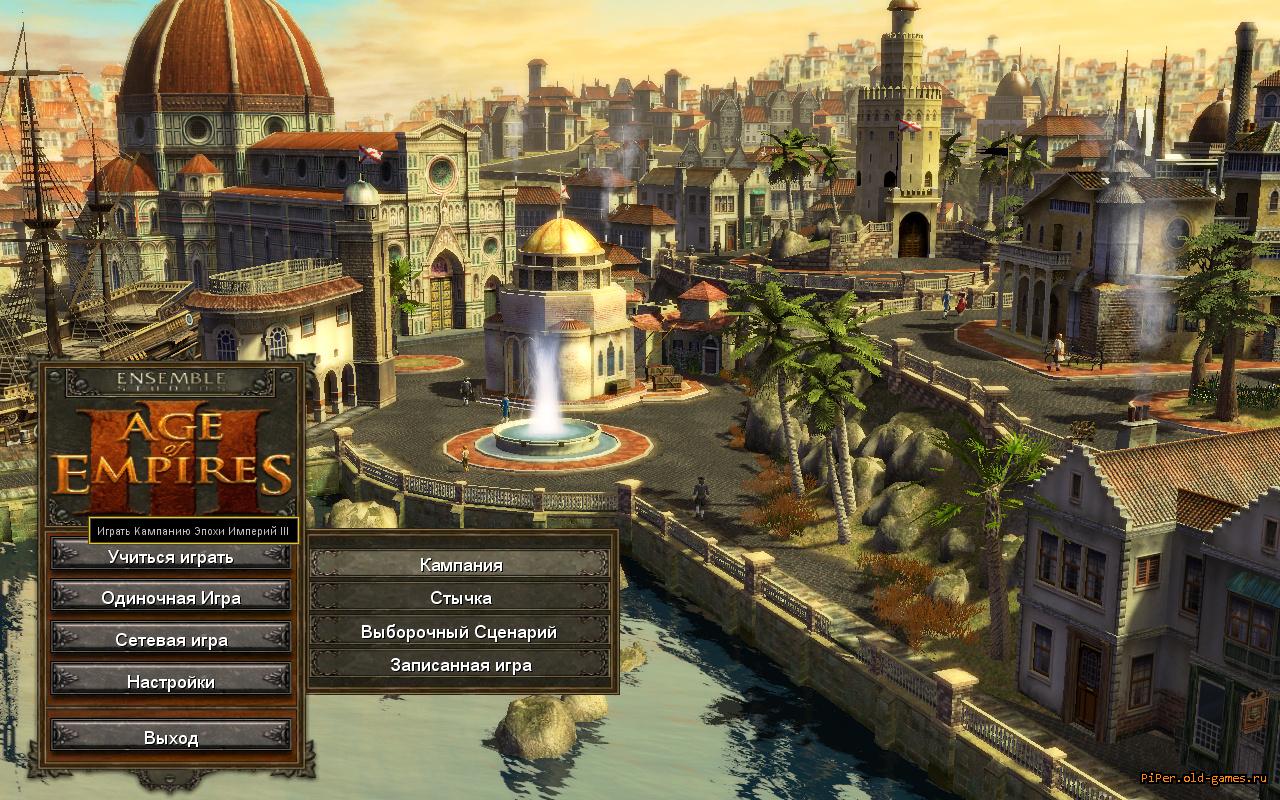This screenshot has width=1280, height=800.
Task: Open the Настройки options menu
Action: click(x=171, y=682)
